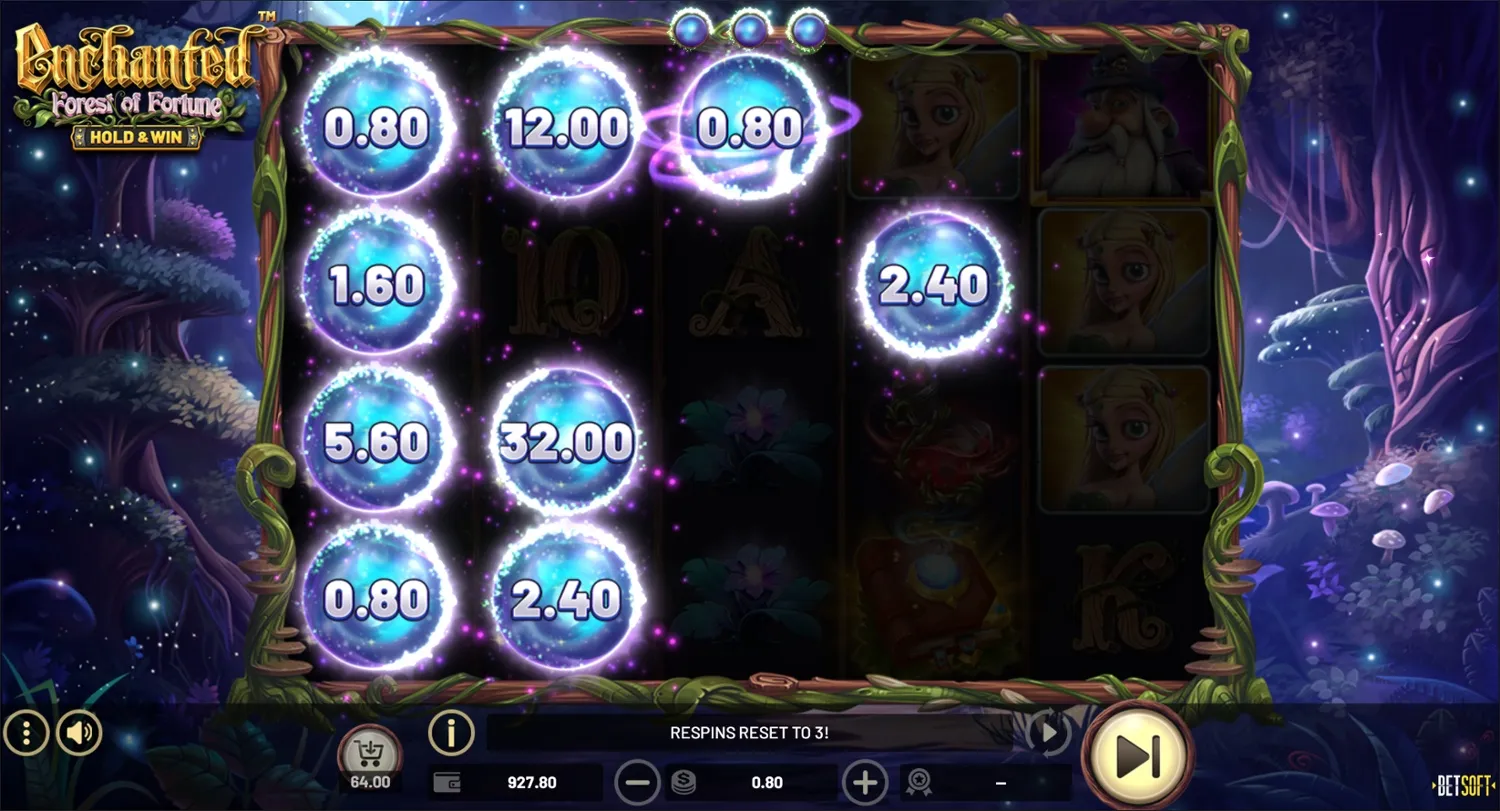Click the RESPINS RESET TO 3 message bar
1500x811 pixels.
pyautogui.click(x=750, y=733)
